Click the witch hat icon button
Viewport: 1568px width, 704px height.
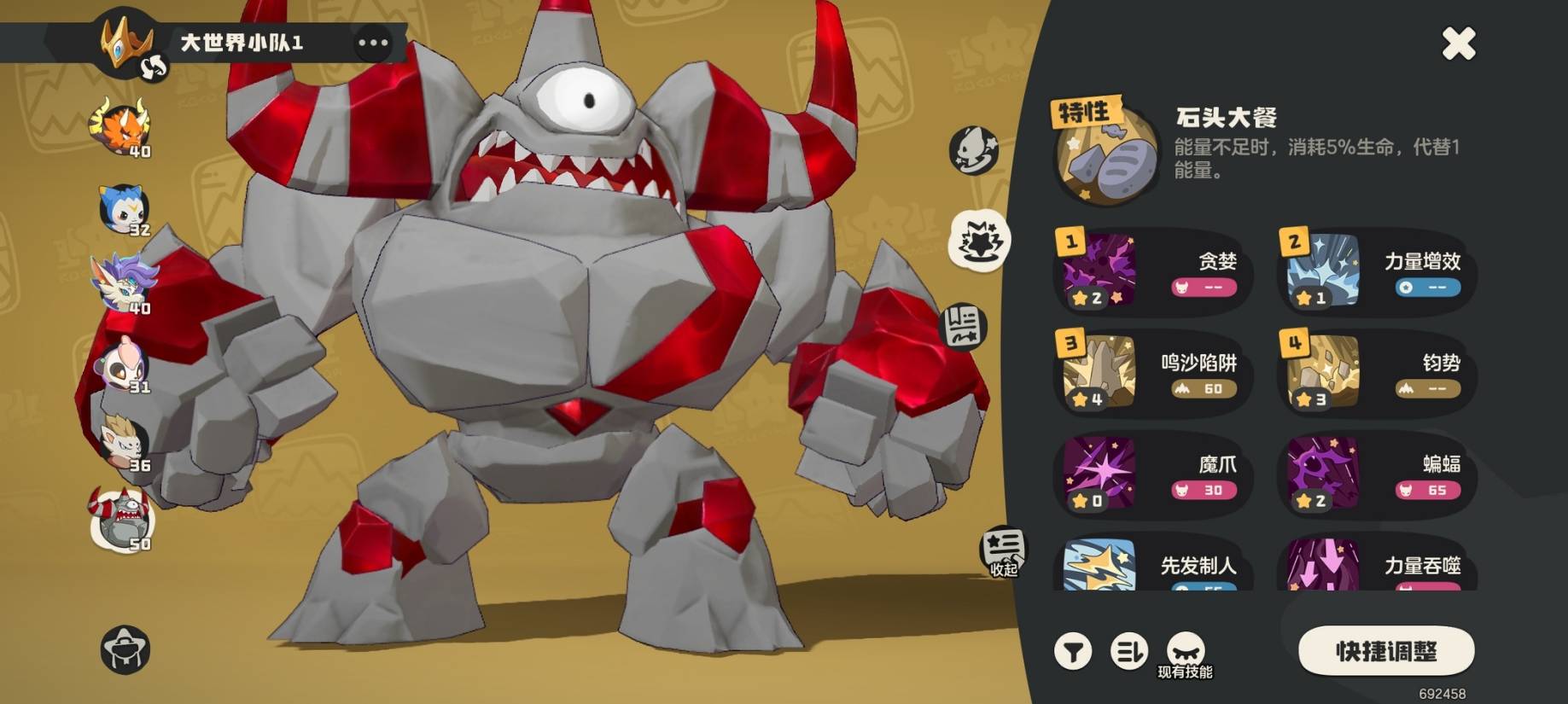[125, 649]
